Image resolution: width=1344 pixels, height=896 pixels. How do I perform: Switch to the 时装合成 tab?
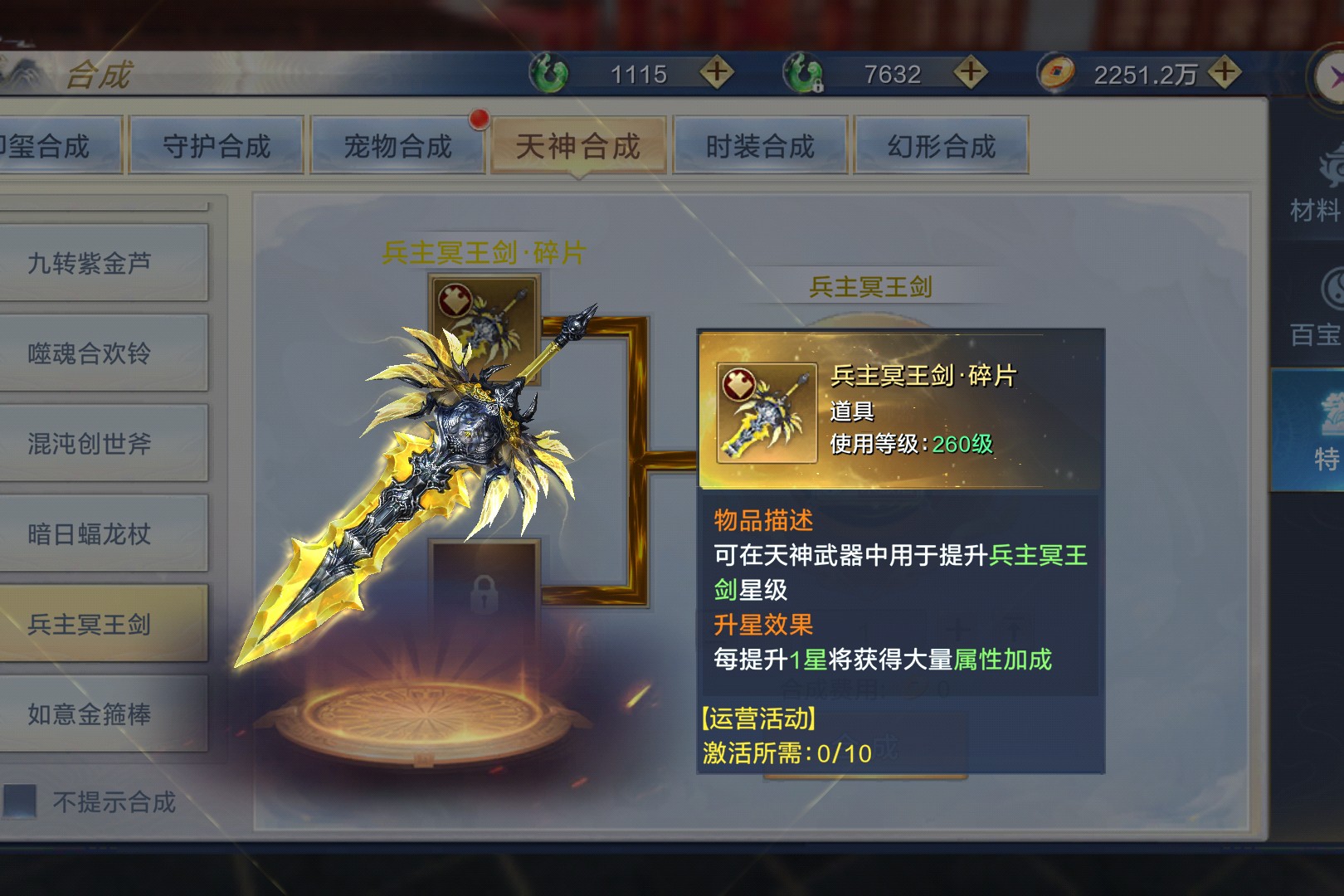click(x=760, y=146)
